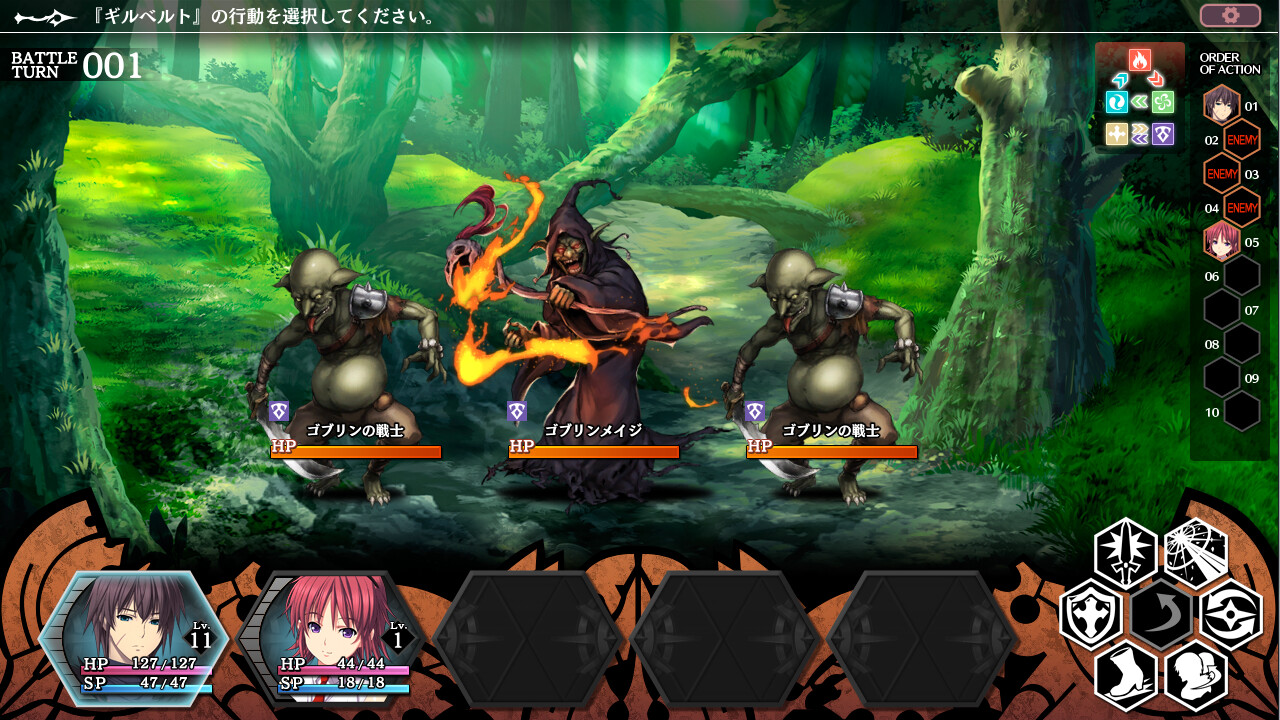
Task: Click the curved arrow center hexagon
Action: [x=1161, y=614]
